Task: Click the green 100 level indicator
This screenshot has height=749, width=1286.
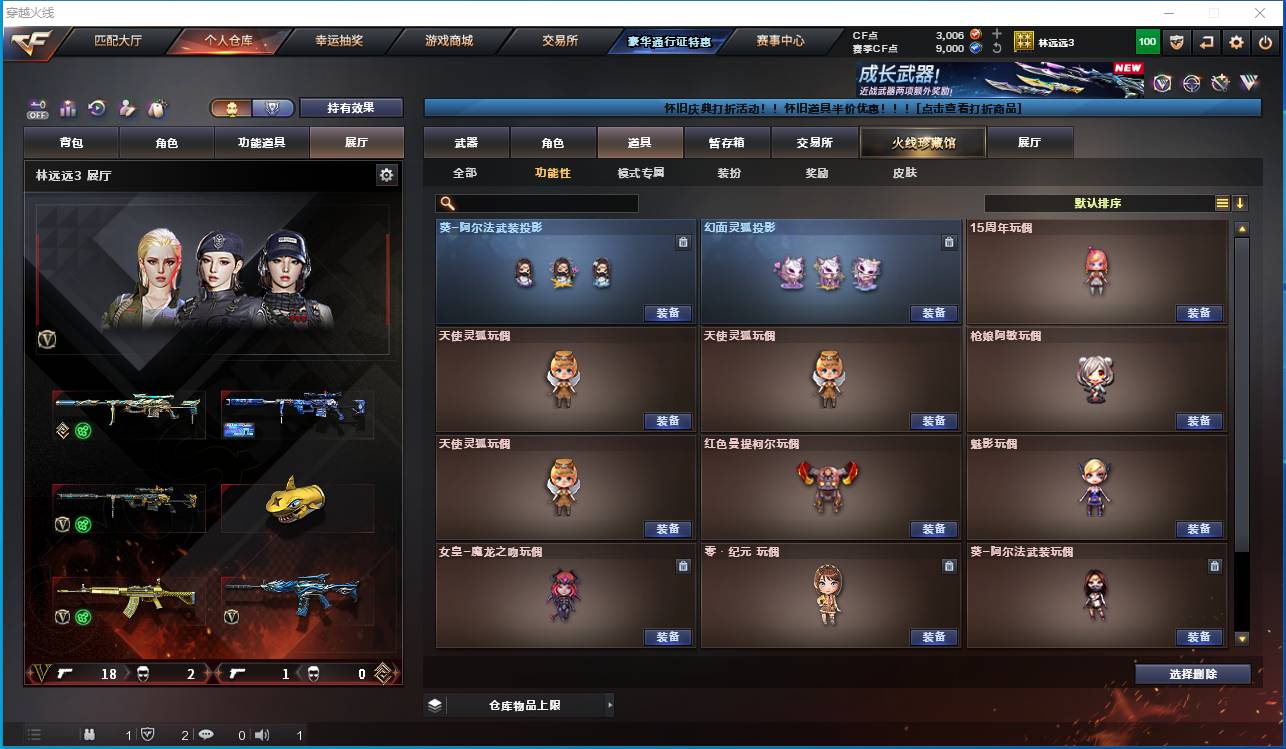Action: click(1145, 41)
